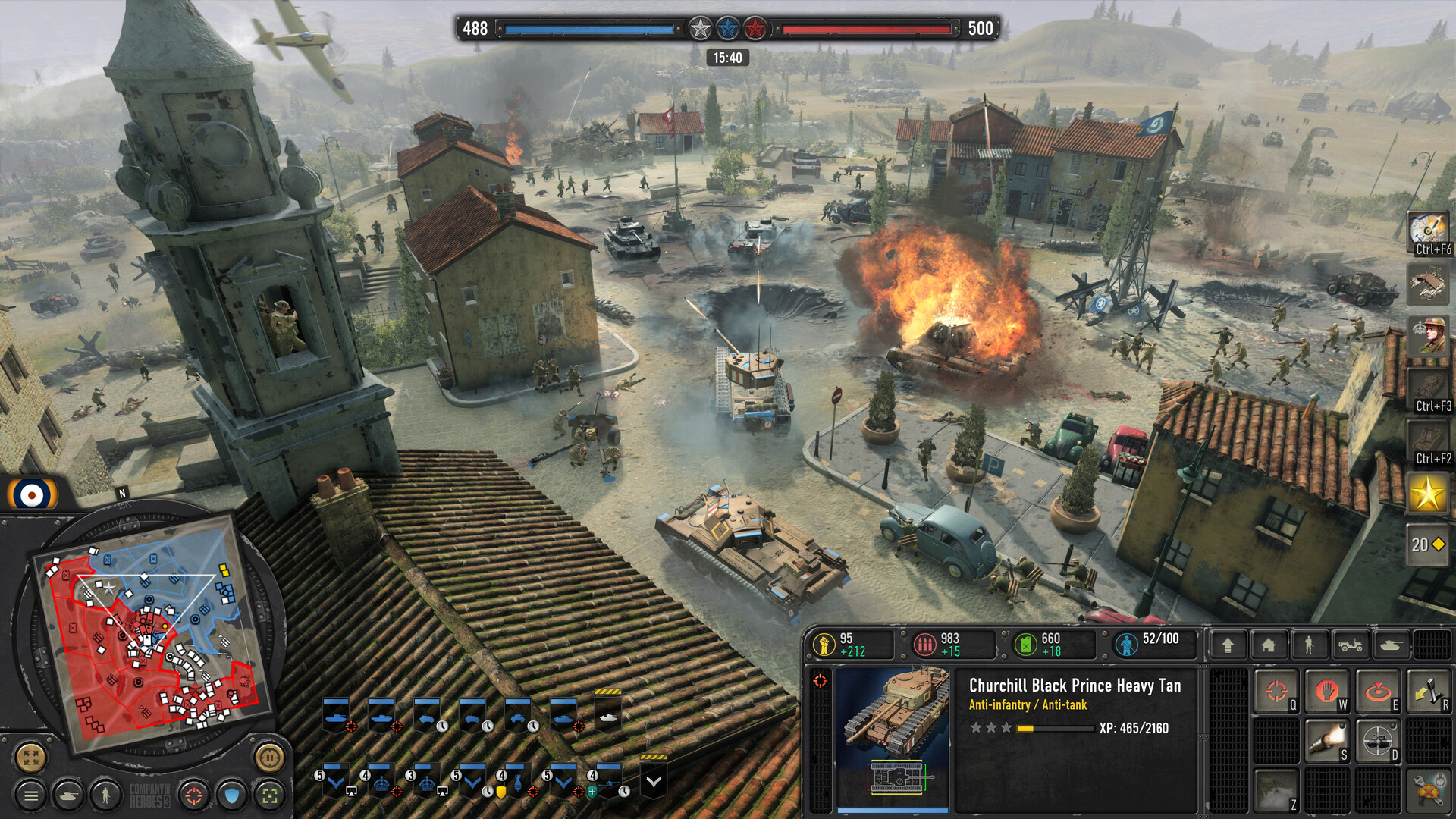
Task: Expand the infantry filter toggle beside the minimap
Action: (105, 795)
